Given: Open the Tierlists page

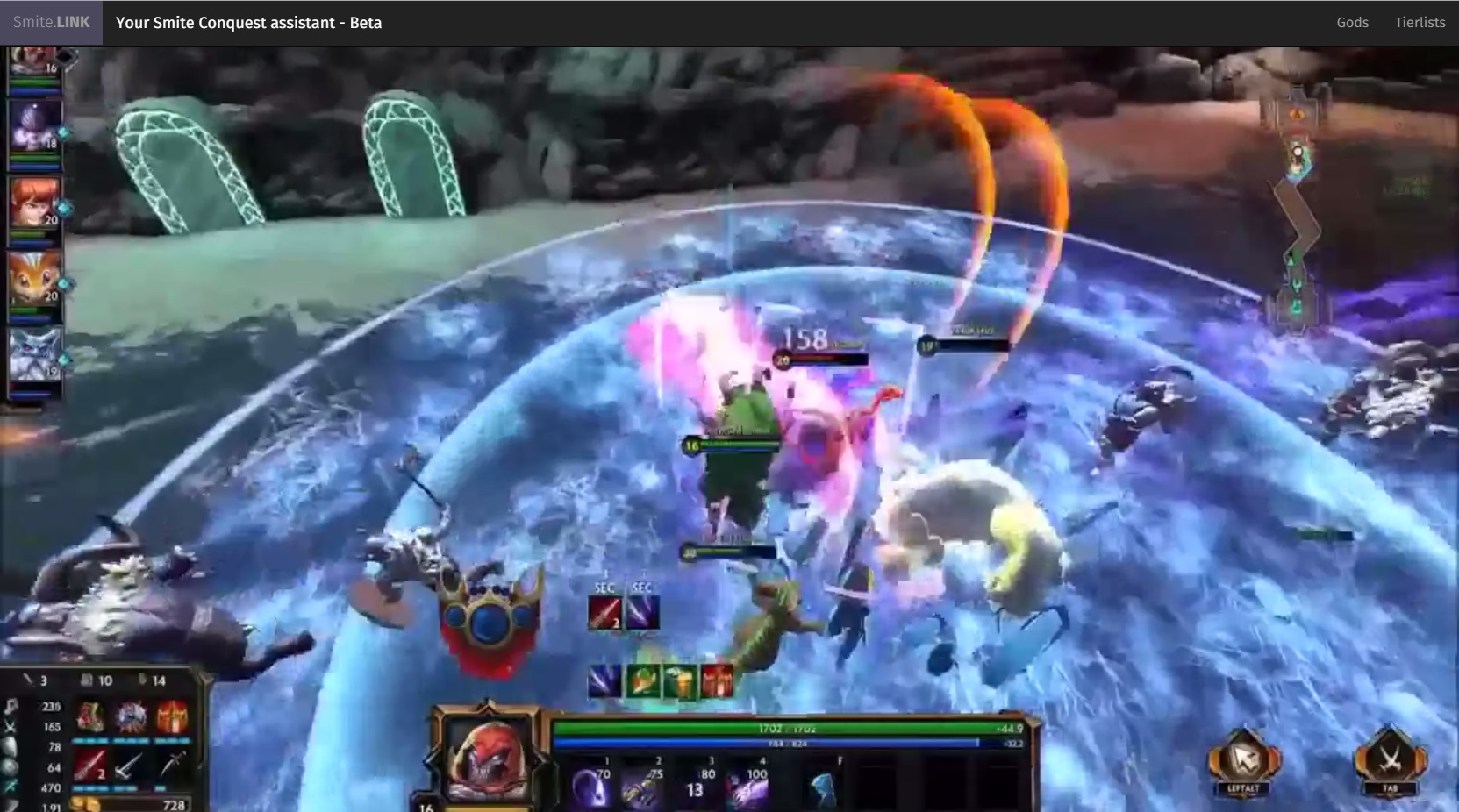Looking at the screenshot, I should (1420, 22).
